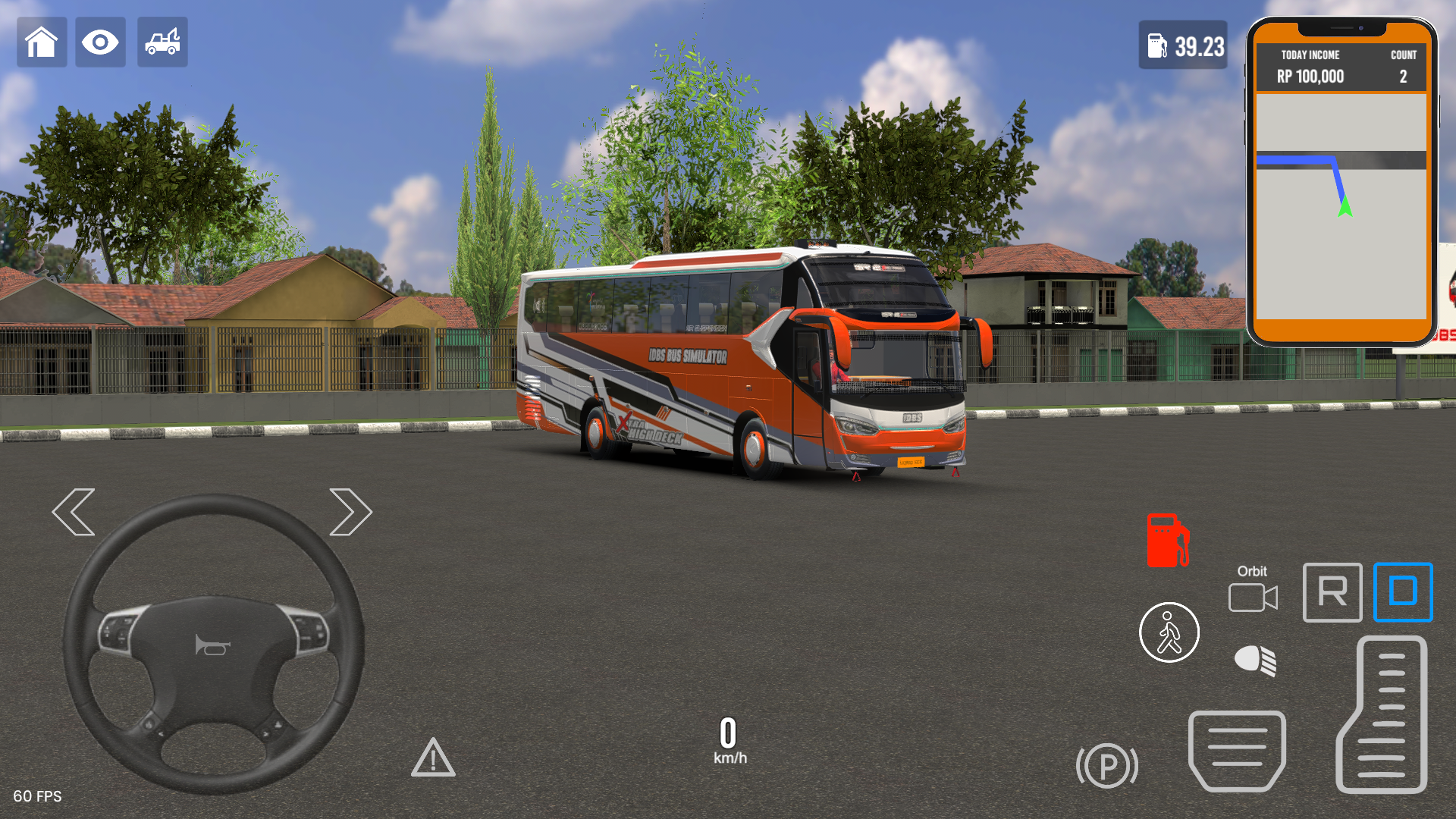Engage the parking brake
The height and width of the screenshot is (819, 1456).
click(1108, 766)
